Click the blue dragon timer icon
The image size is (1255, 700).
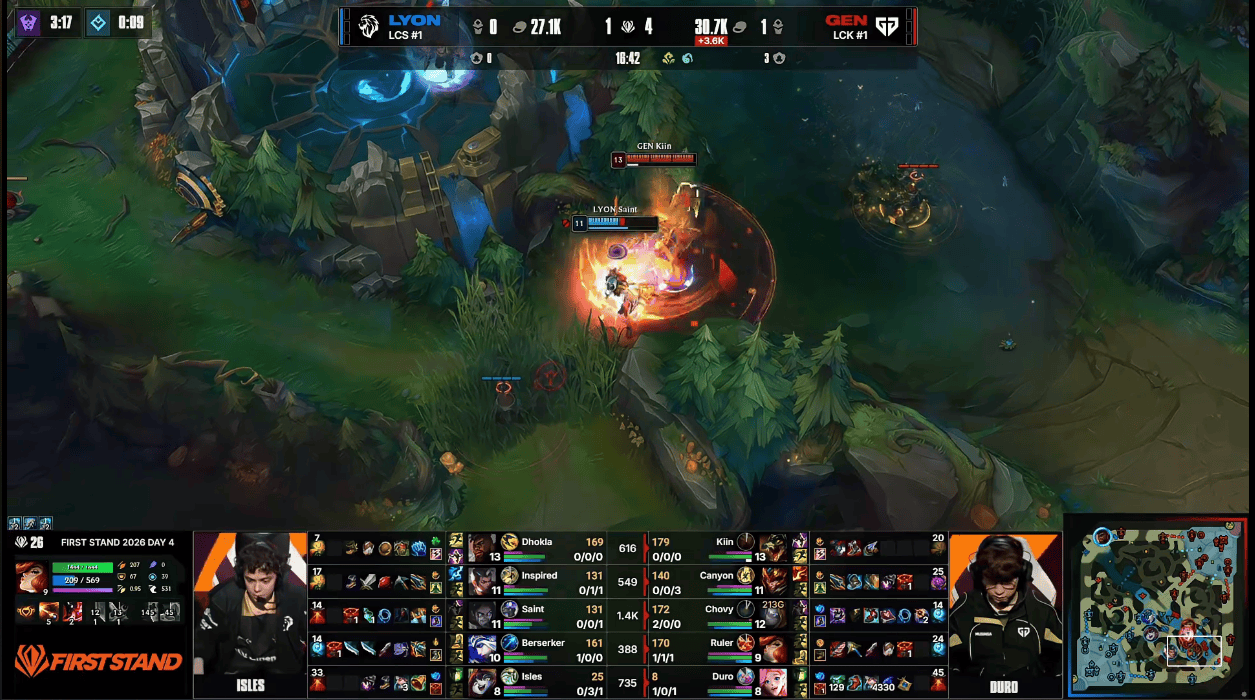tap(98, 23)
